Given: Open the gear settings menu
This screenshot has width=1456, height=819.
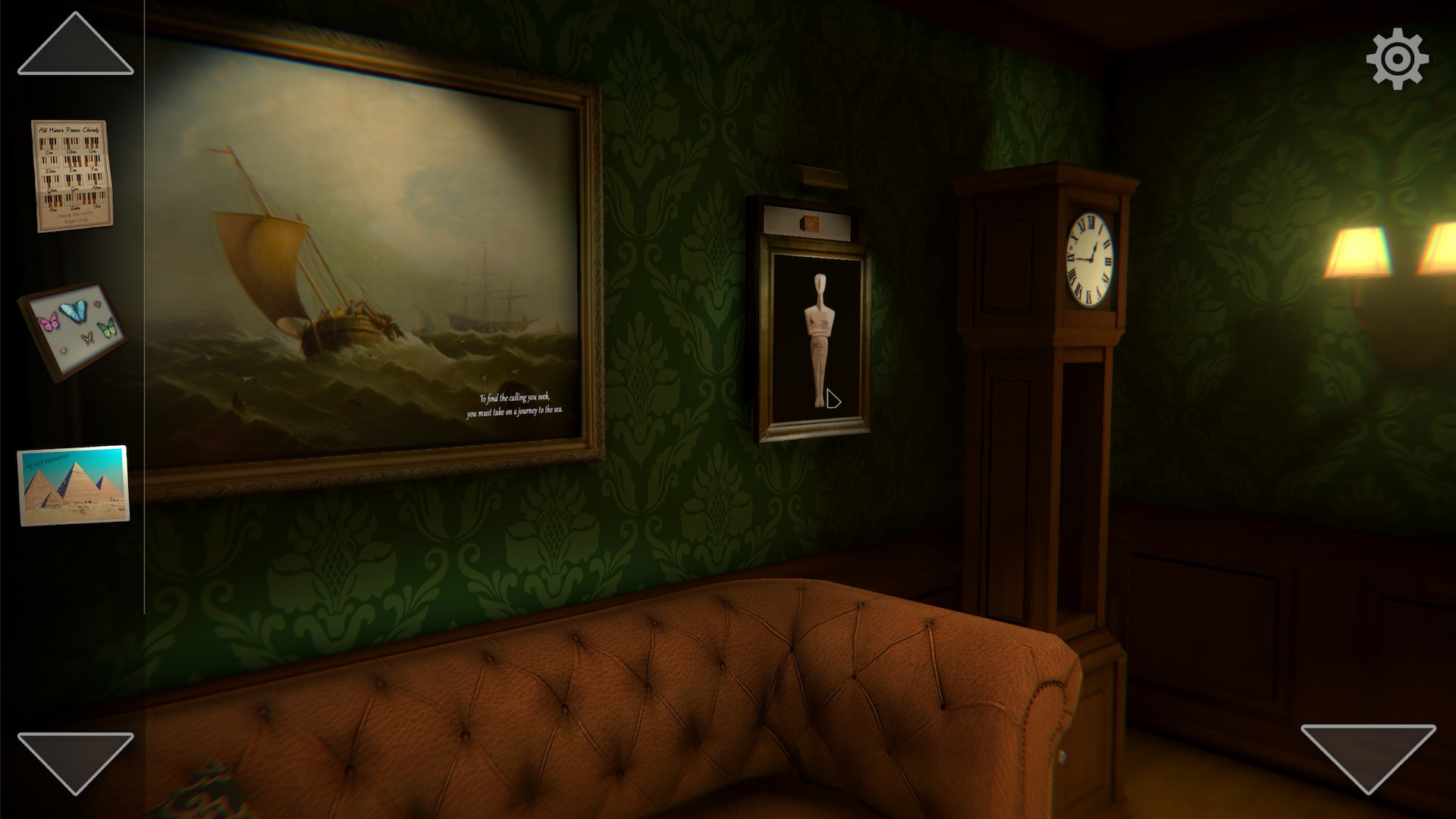Looking at the screenshot, I should (1397, 59).
